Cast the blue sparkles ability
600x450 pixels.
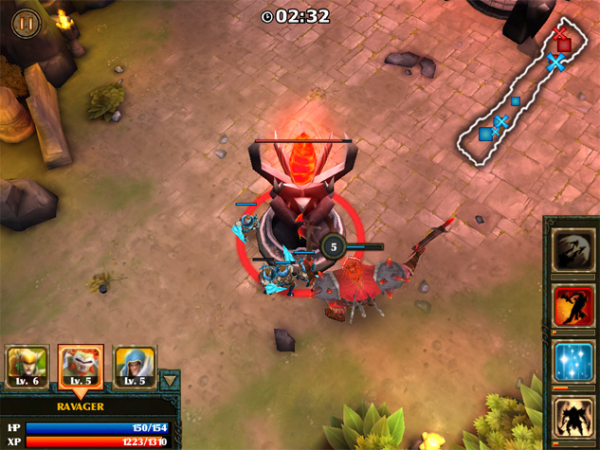pos(574,361)
